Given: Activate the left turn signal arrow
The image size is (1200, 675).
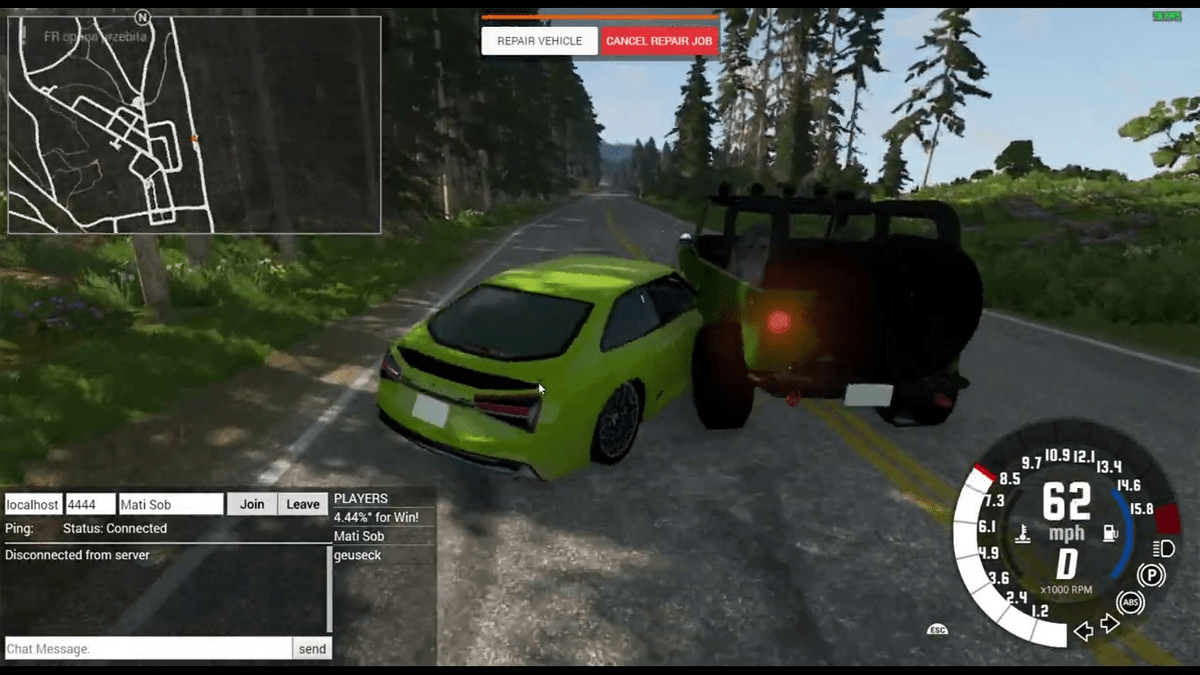Looking at the screenshot, I should (1083, 630).
